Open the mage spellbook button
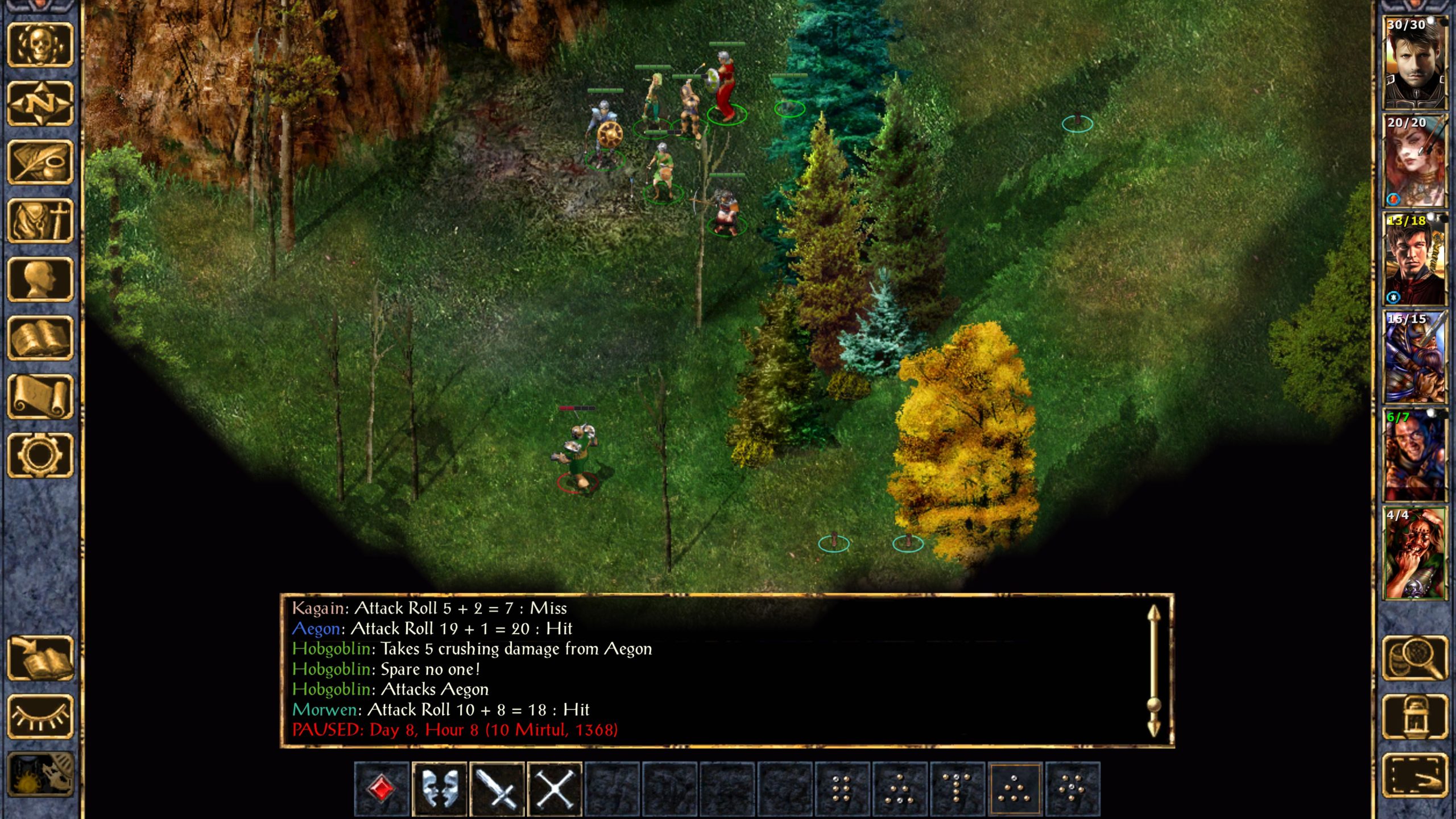This screenshot has height=819, width=1456. coord(40,338)
